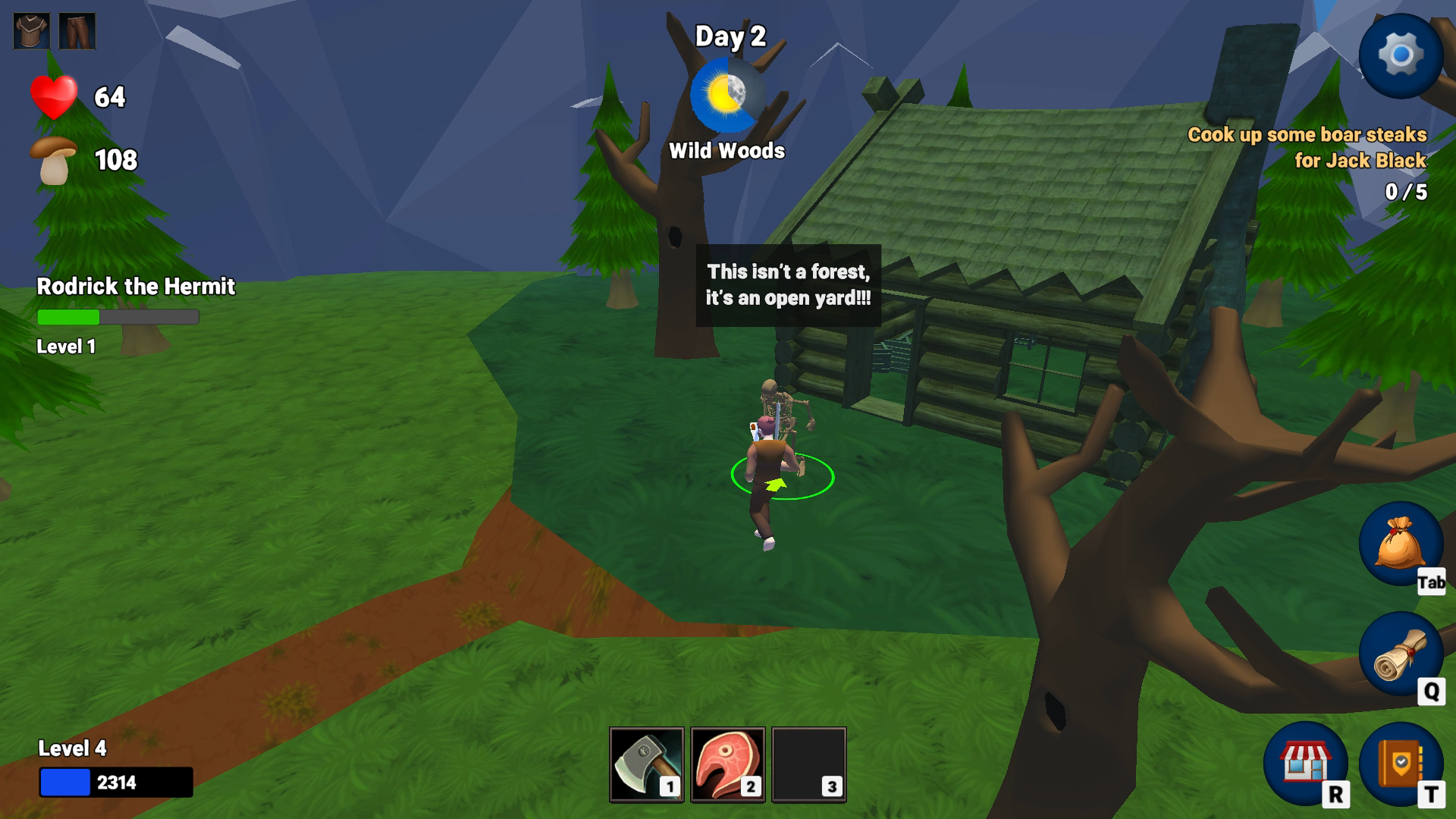Viewport: 1456px width, 819px height.
Task: Open the inventory bag
Action: pyautogui.click(x=1400, y=543)
